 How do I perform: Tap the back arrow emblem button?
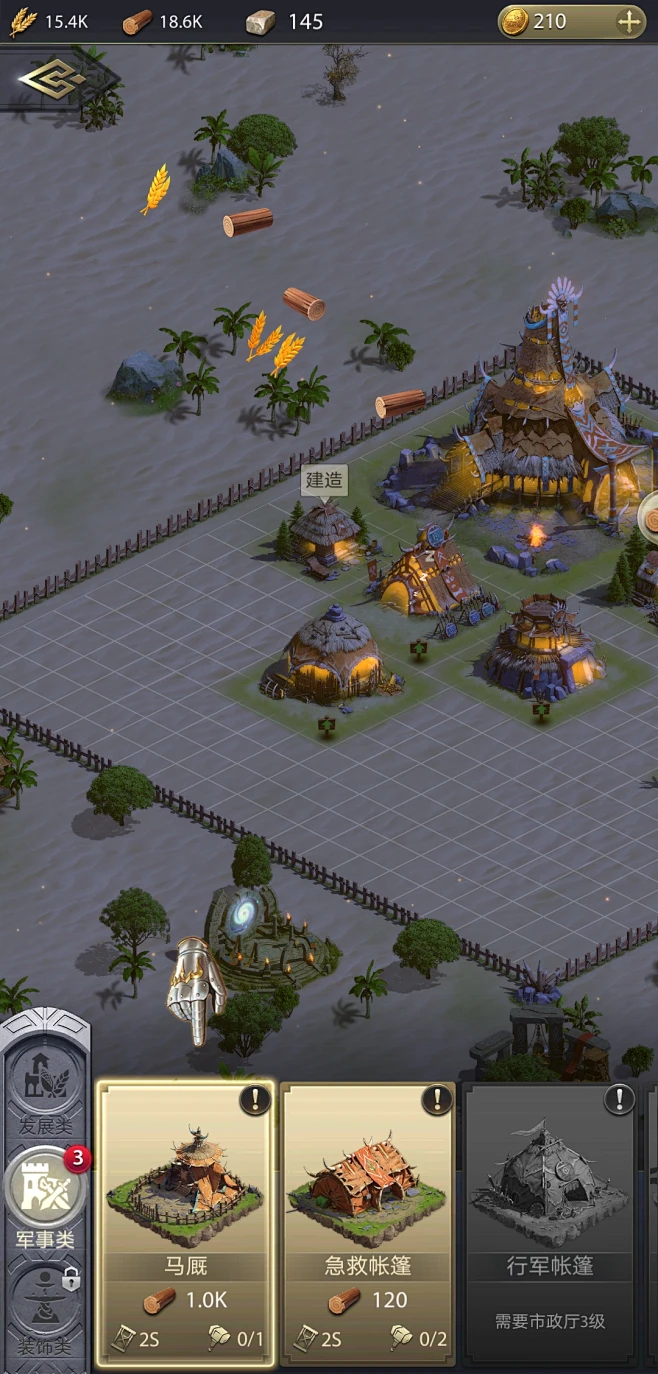(x=52, y=82)
